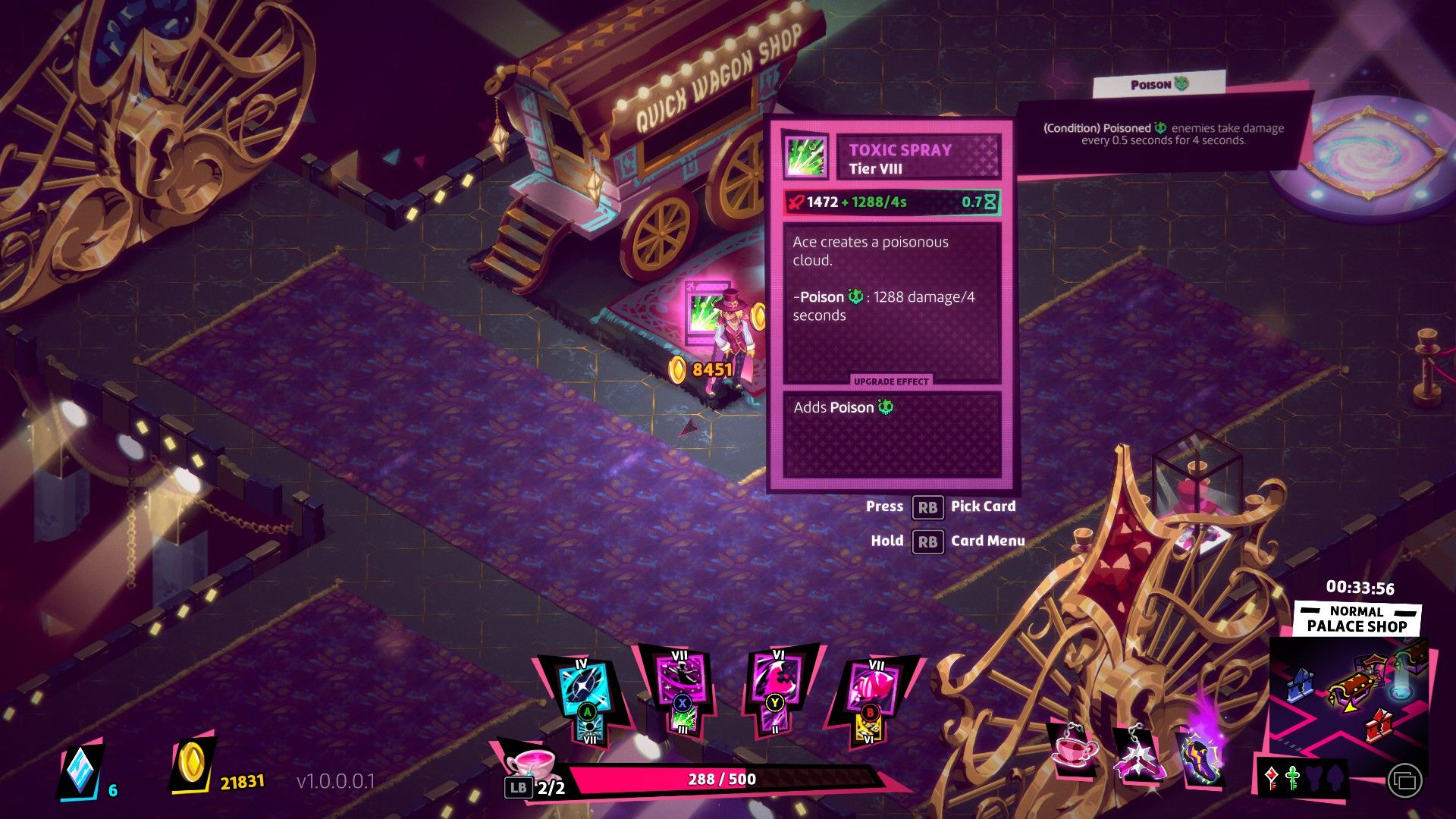Click the multi-window overlay icon bottom right
Viewport: 1456px width, 819px height.
point(1405,781)
